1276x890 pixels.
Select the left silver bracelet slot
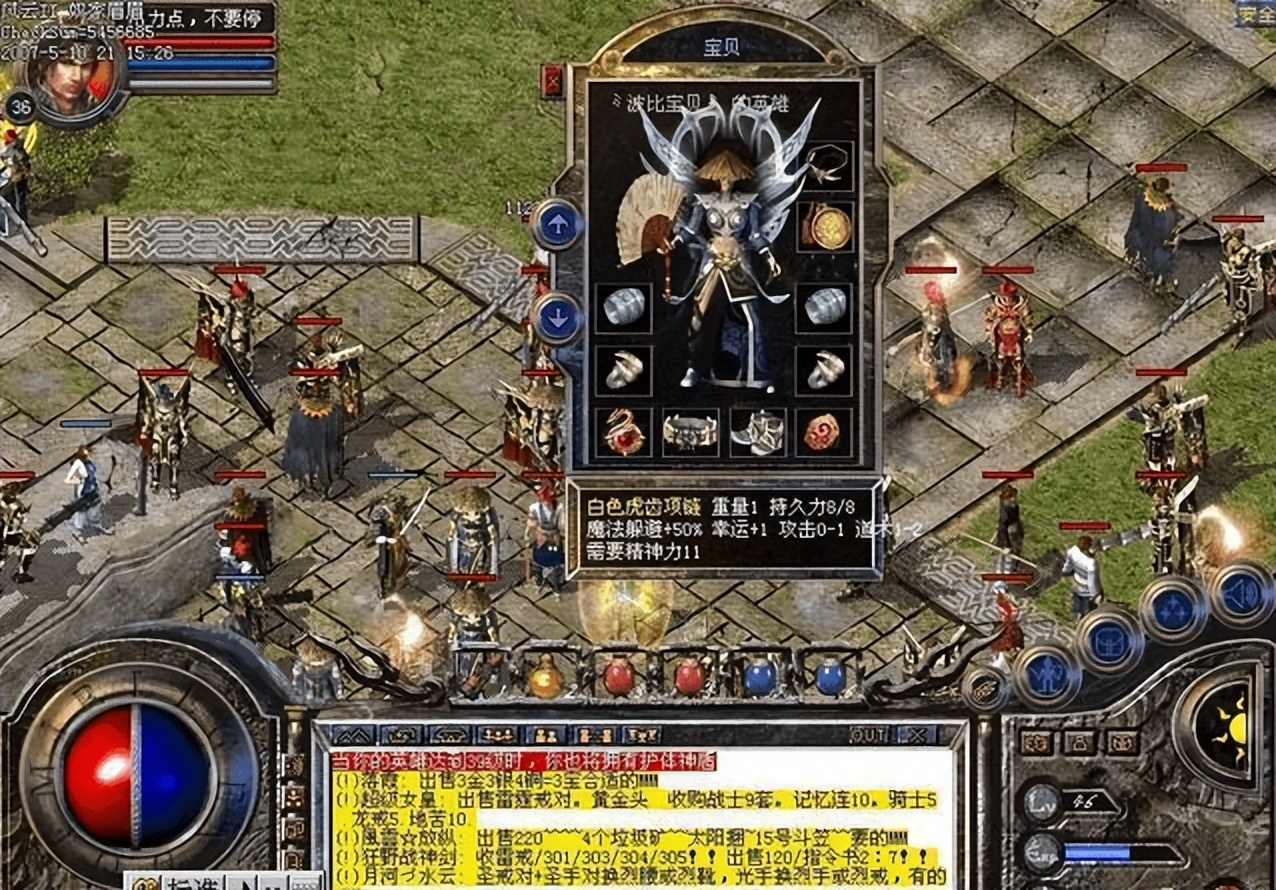(623, 307)
